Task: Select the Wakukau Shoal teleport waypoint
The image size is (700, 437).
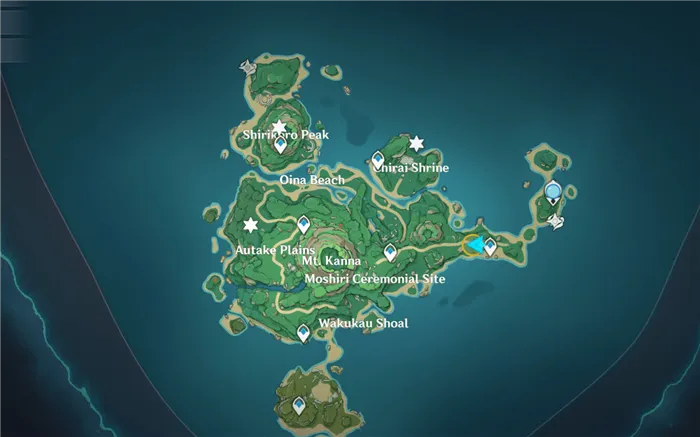Action: pos(303,334)
